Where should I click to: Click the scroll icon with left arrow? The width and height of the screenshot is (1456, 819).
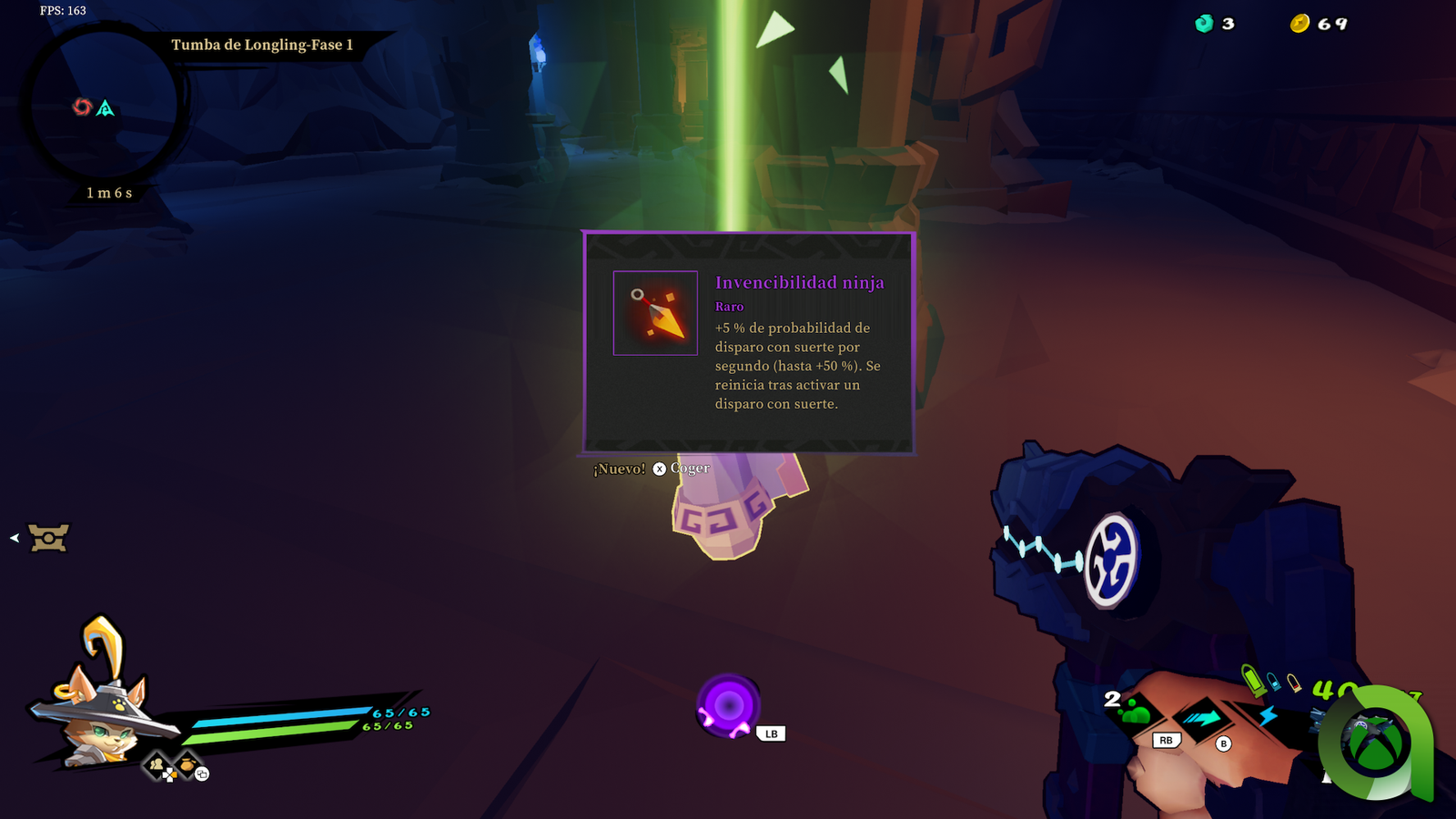coord(47,538)
